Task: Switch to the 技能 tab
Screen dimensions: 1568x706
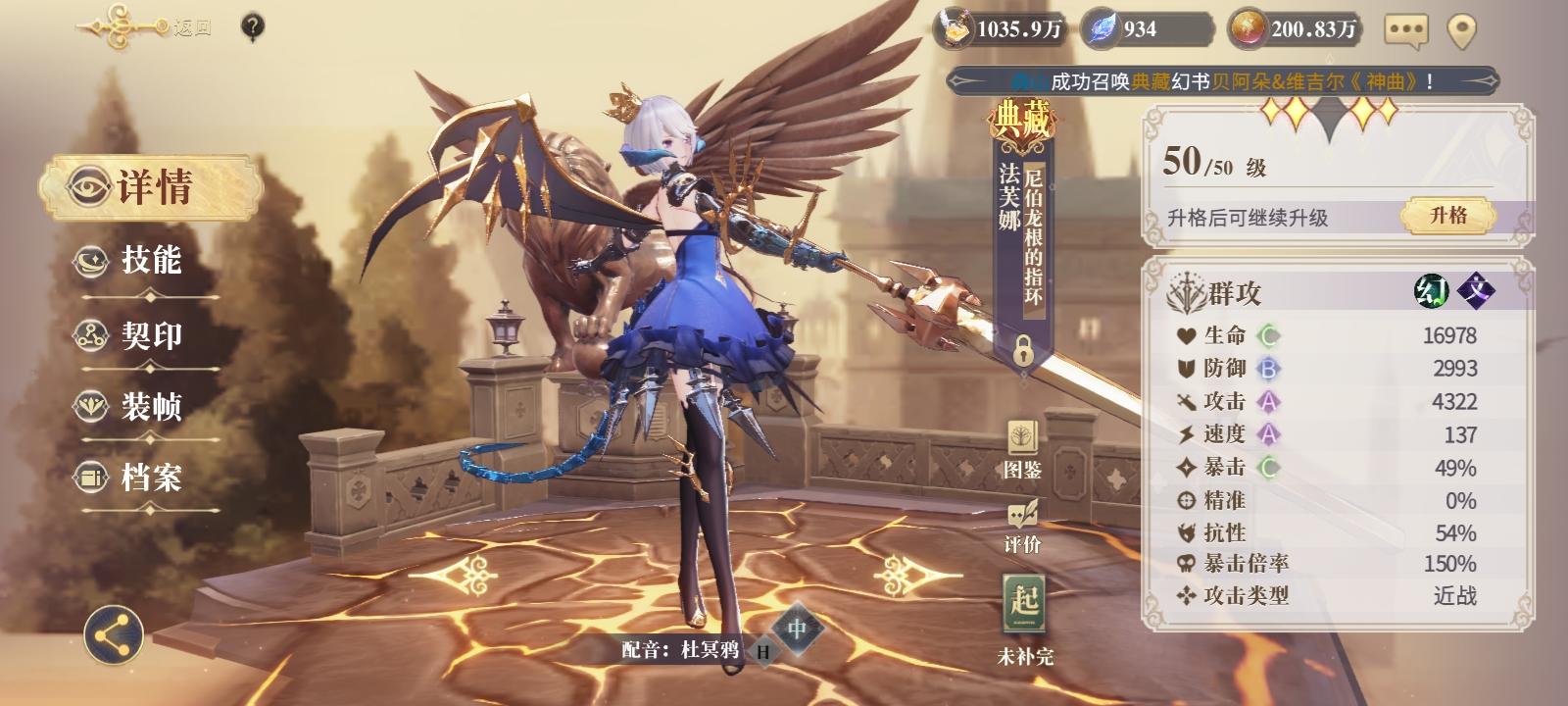Action: tap(137, 261)
